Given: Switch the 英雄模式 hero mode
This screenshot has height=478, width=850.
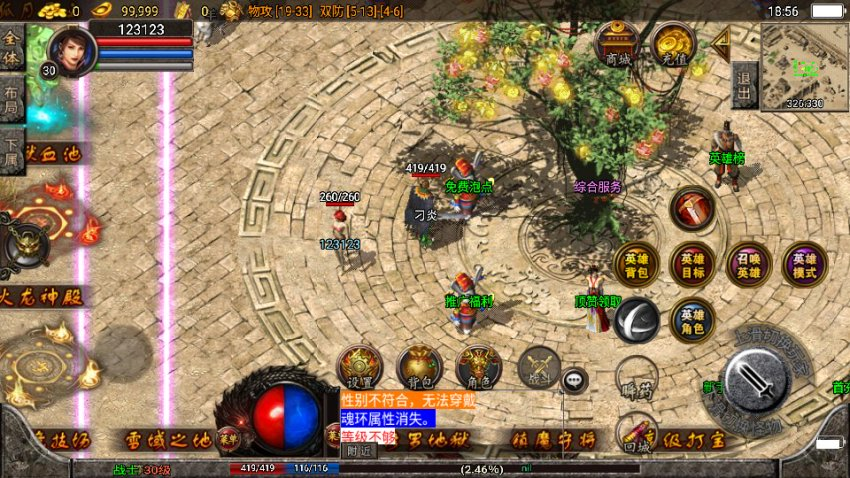Looking at the screenshot, I should [804, 264].
